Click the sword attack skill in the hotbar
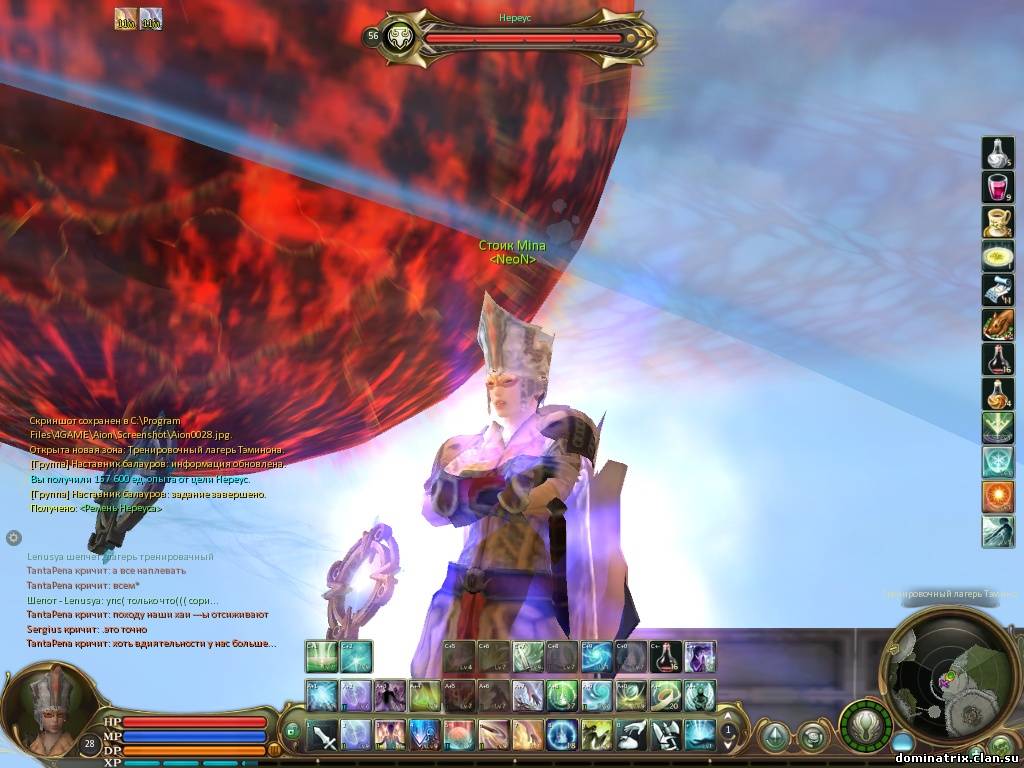1024x768 pixels. [x=322, y=735]
